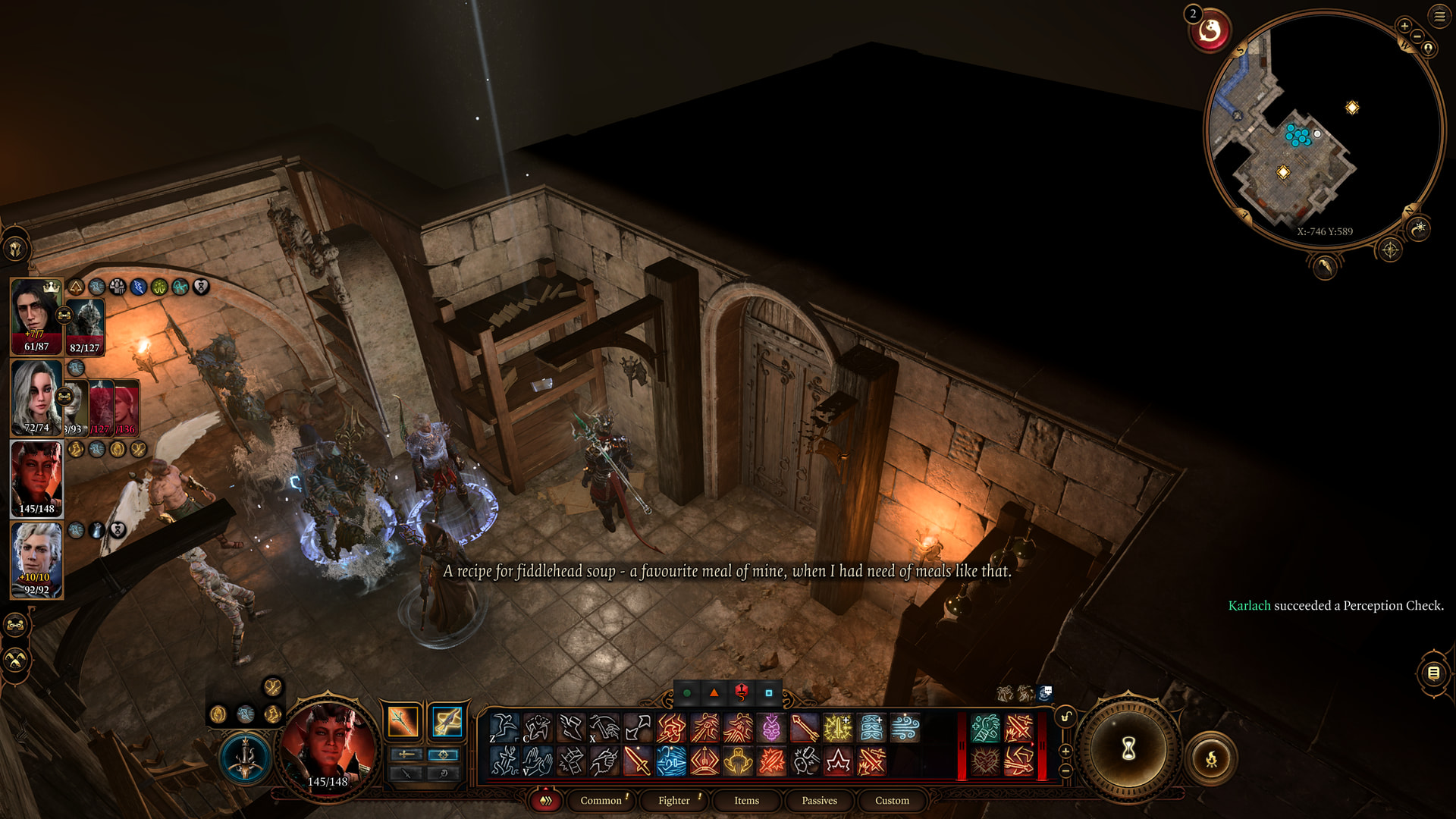1456x819 pixels.
Task: Select the melee main-hand weapon slot
Action: (x=403, y=721)
